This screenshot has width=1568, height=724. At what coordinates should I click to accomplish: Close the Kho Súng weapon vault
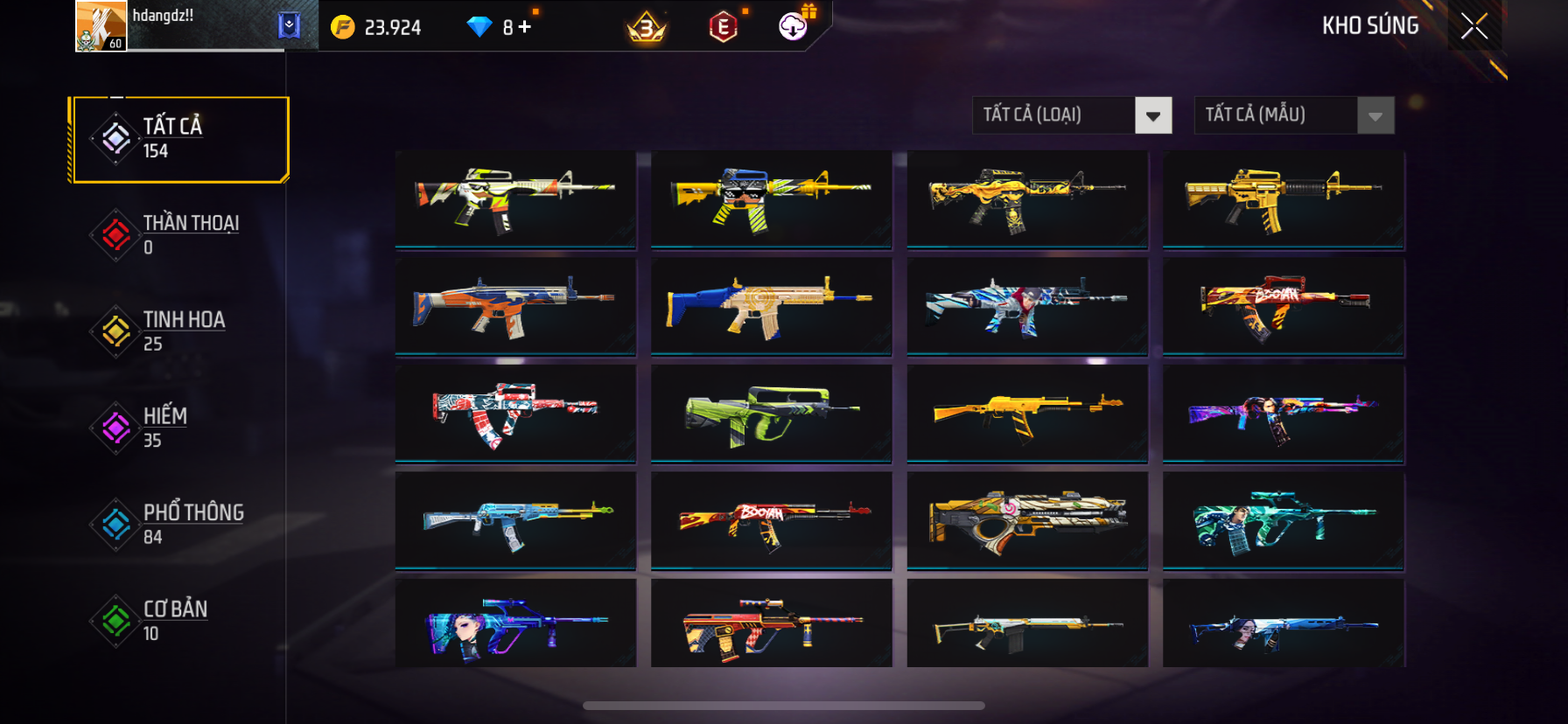1474,27
